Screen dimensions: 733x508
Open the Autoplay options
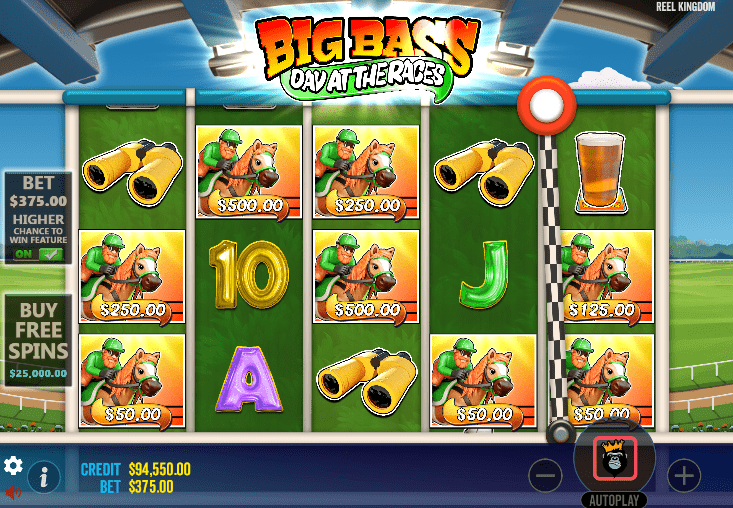614,499
